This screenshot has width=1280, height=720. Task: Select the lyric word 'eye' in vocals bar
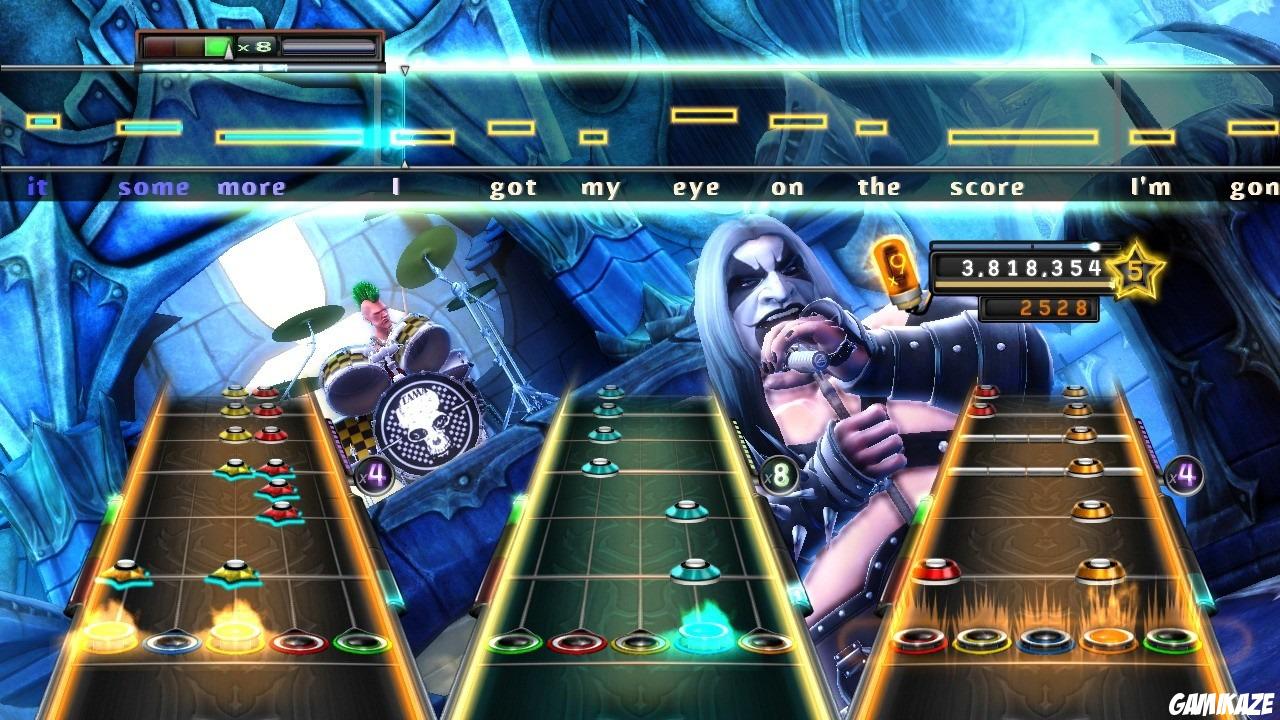coord(695,186)
